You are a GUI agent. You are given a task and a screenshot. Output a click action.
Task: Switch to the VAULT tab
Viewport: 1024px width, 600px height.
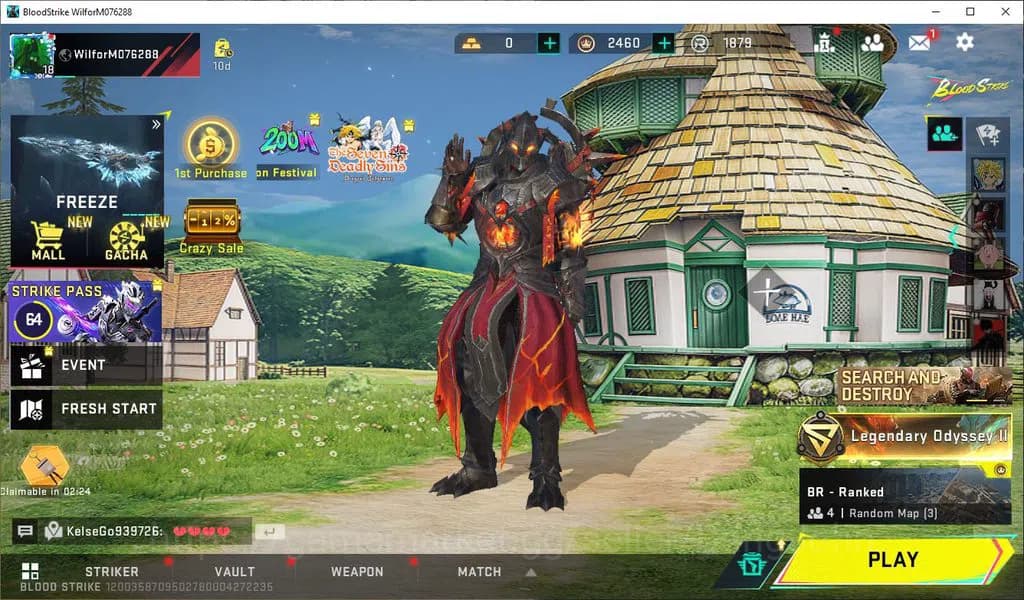(235, 572)
